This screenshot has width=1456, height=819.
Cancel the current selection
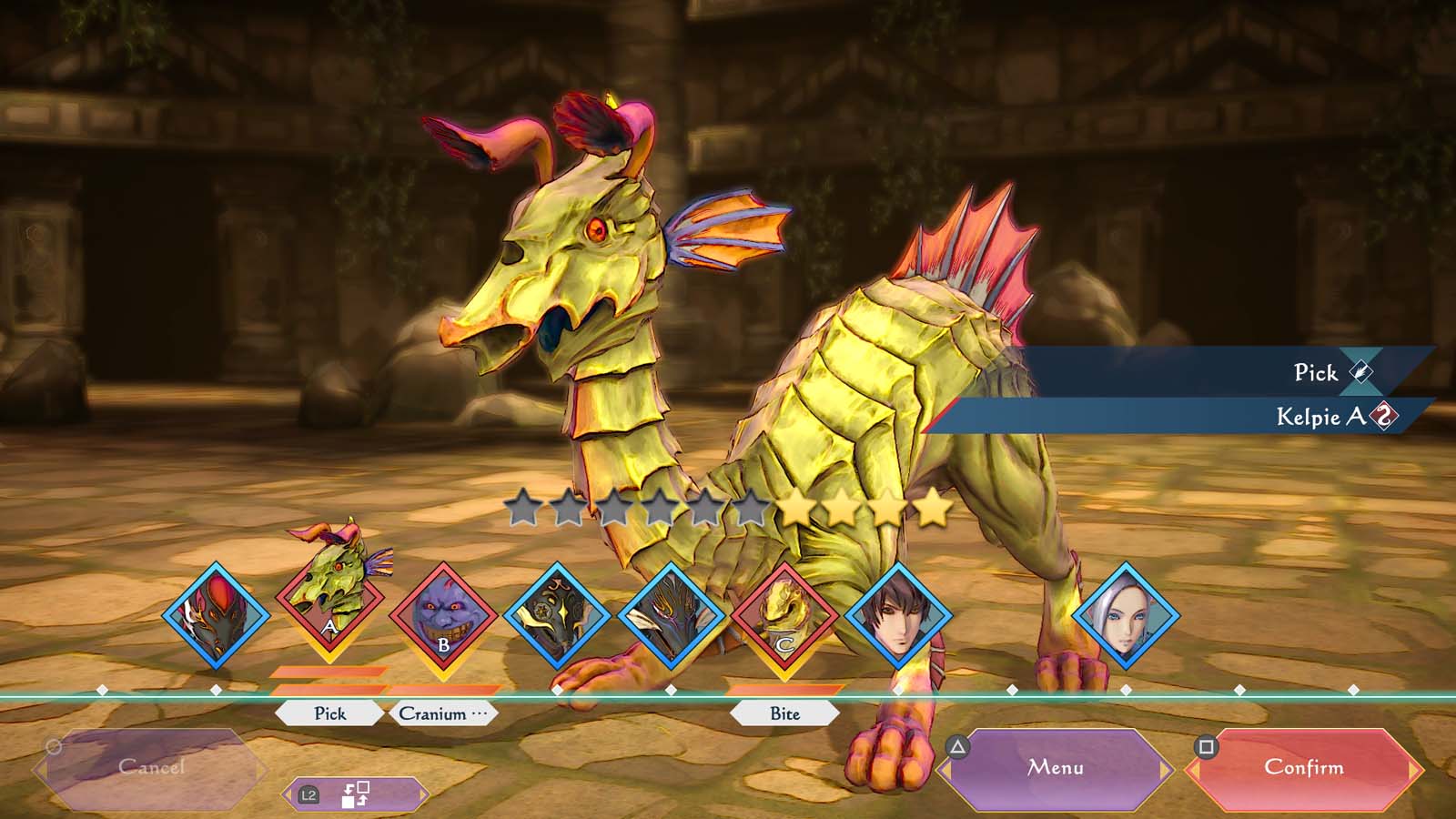click(x=151, y=768)
